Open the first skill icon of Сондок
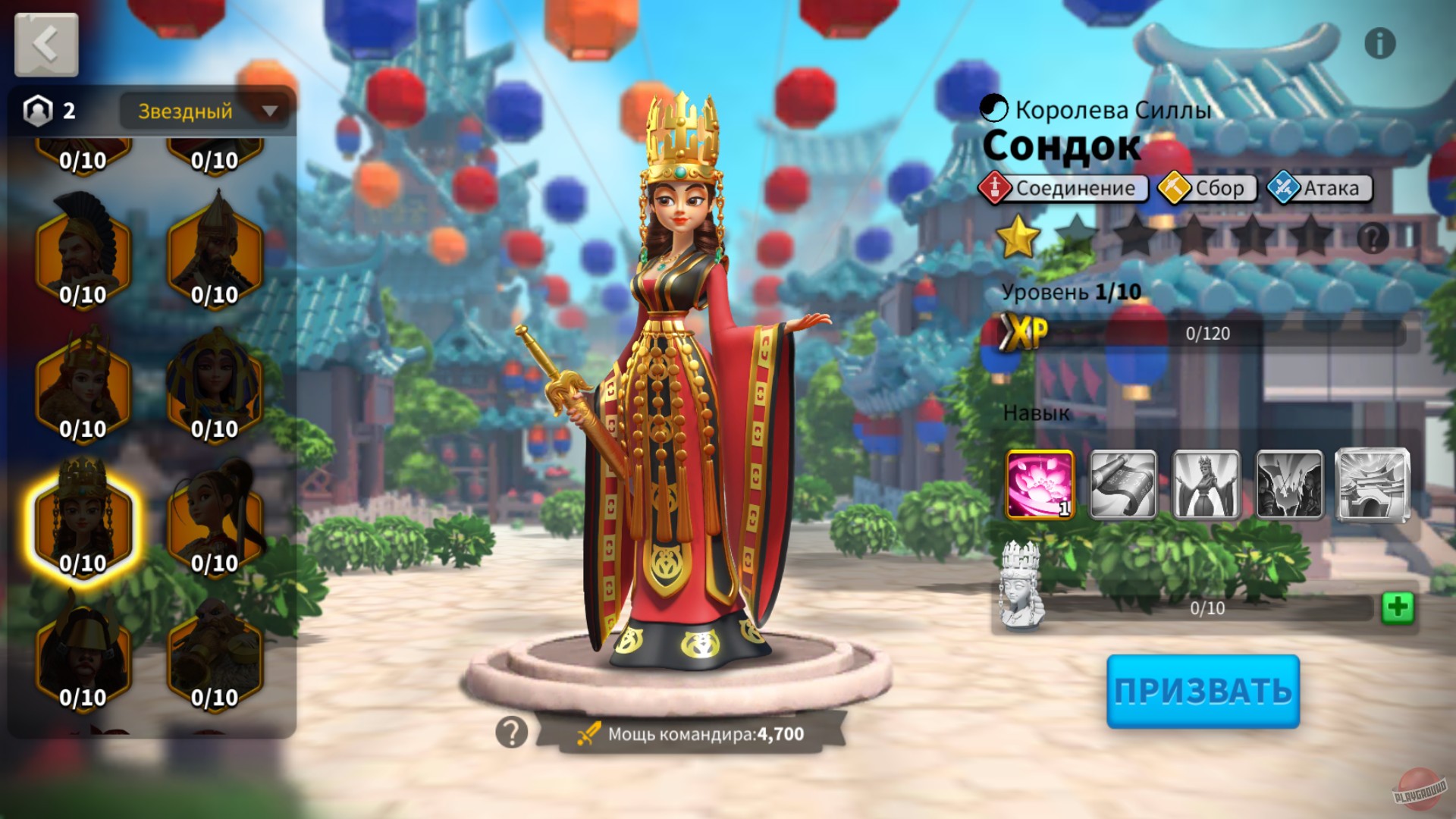 1040,485
